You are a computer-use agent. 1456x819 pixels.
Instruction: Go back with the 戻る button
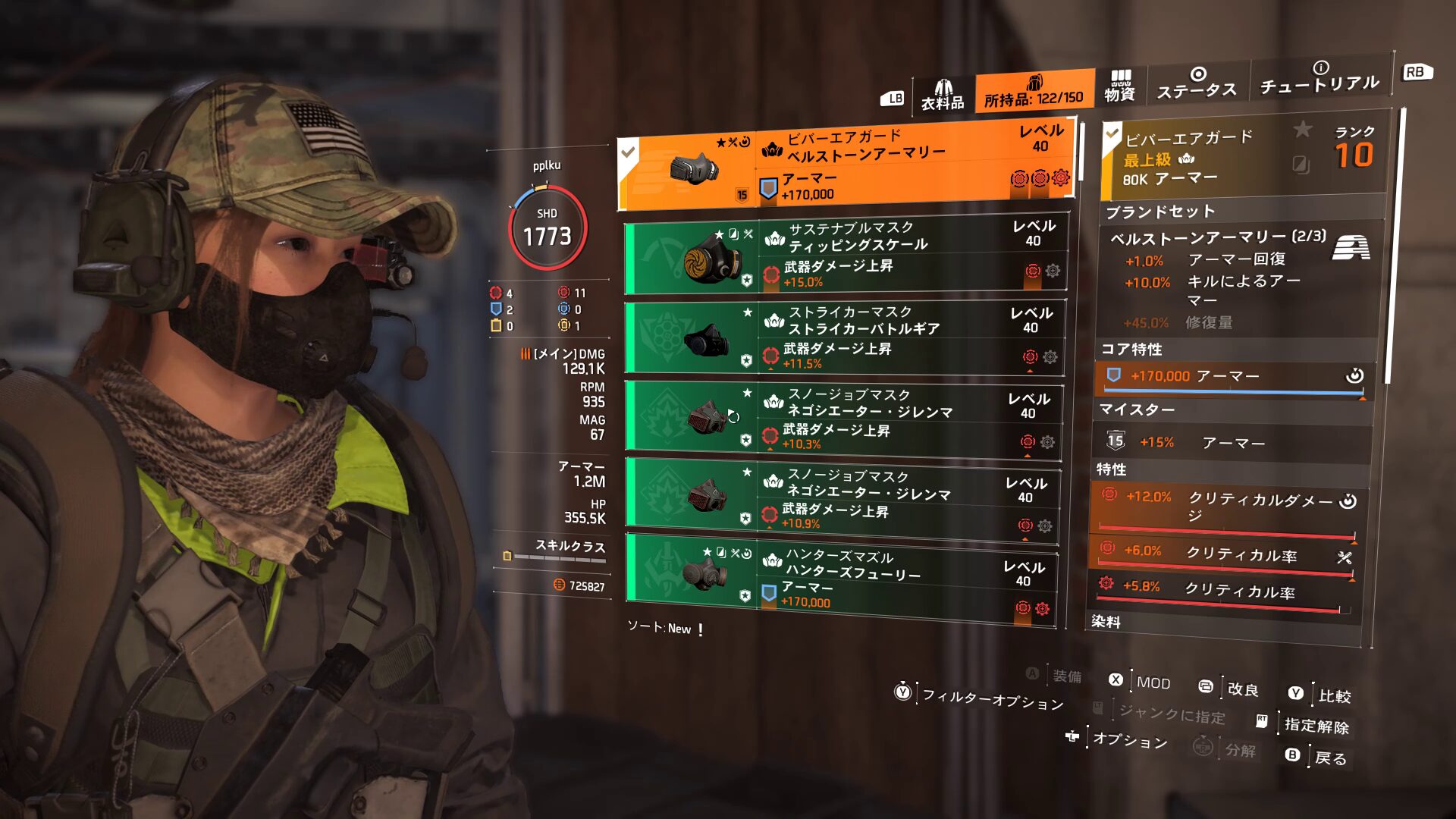tap(1330, 758)
